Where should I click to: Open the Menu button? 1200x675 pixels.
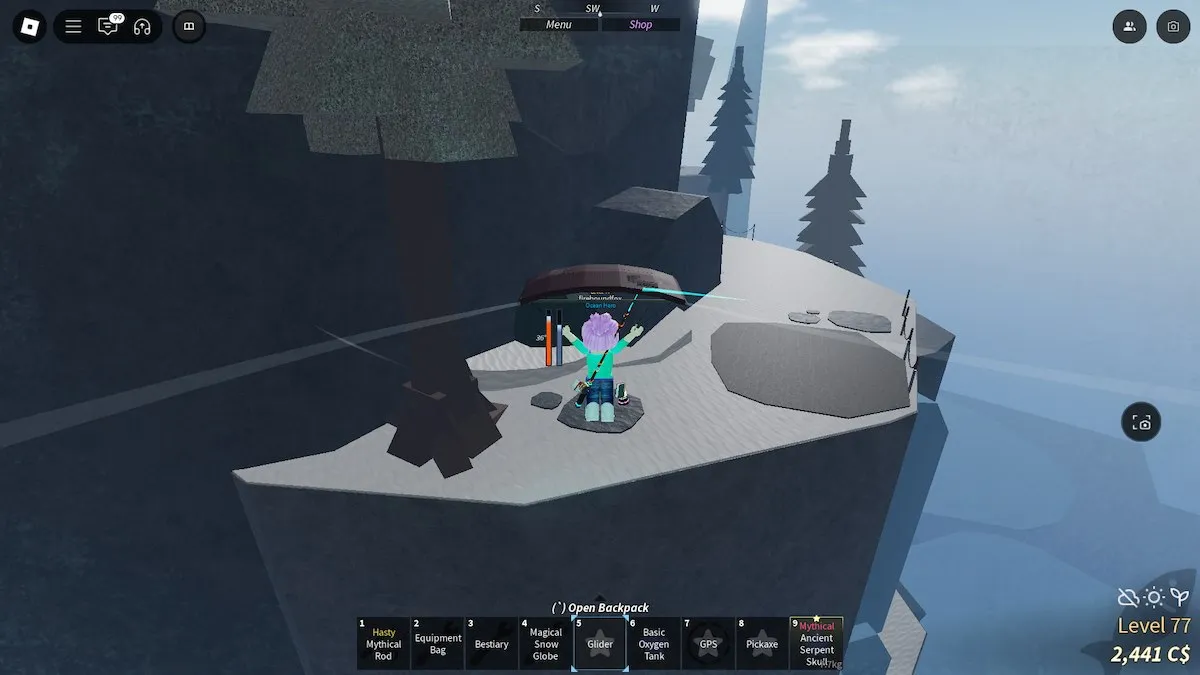559,24
